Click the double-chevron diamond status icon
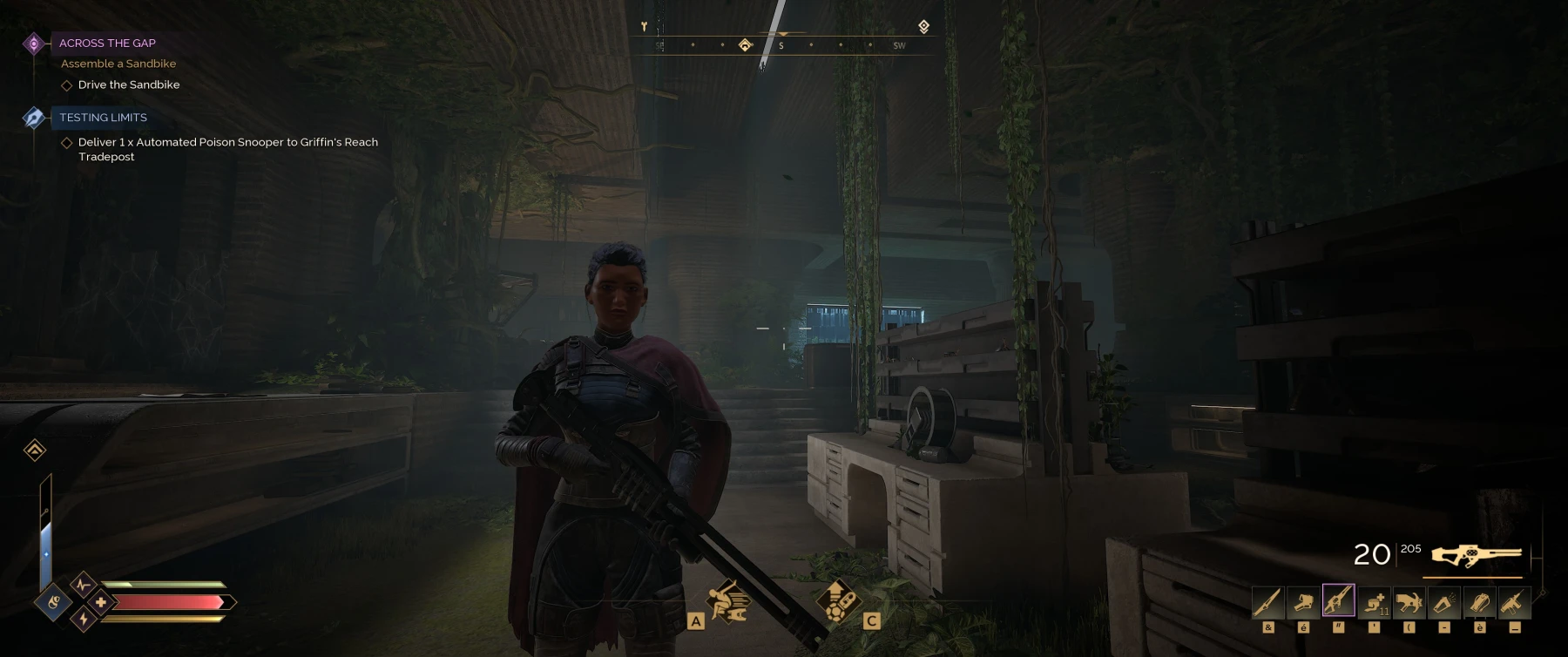The height and width of the screenshot is (657, 1568). coord(35,450)
